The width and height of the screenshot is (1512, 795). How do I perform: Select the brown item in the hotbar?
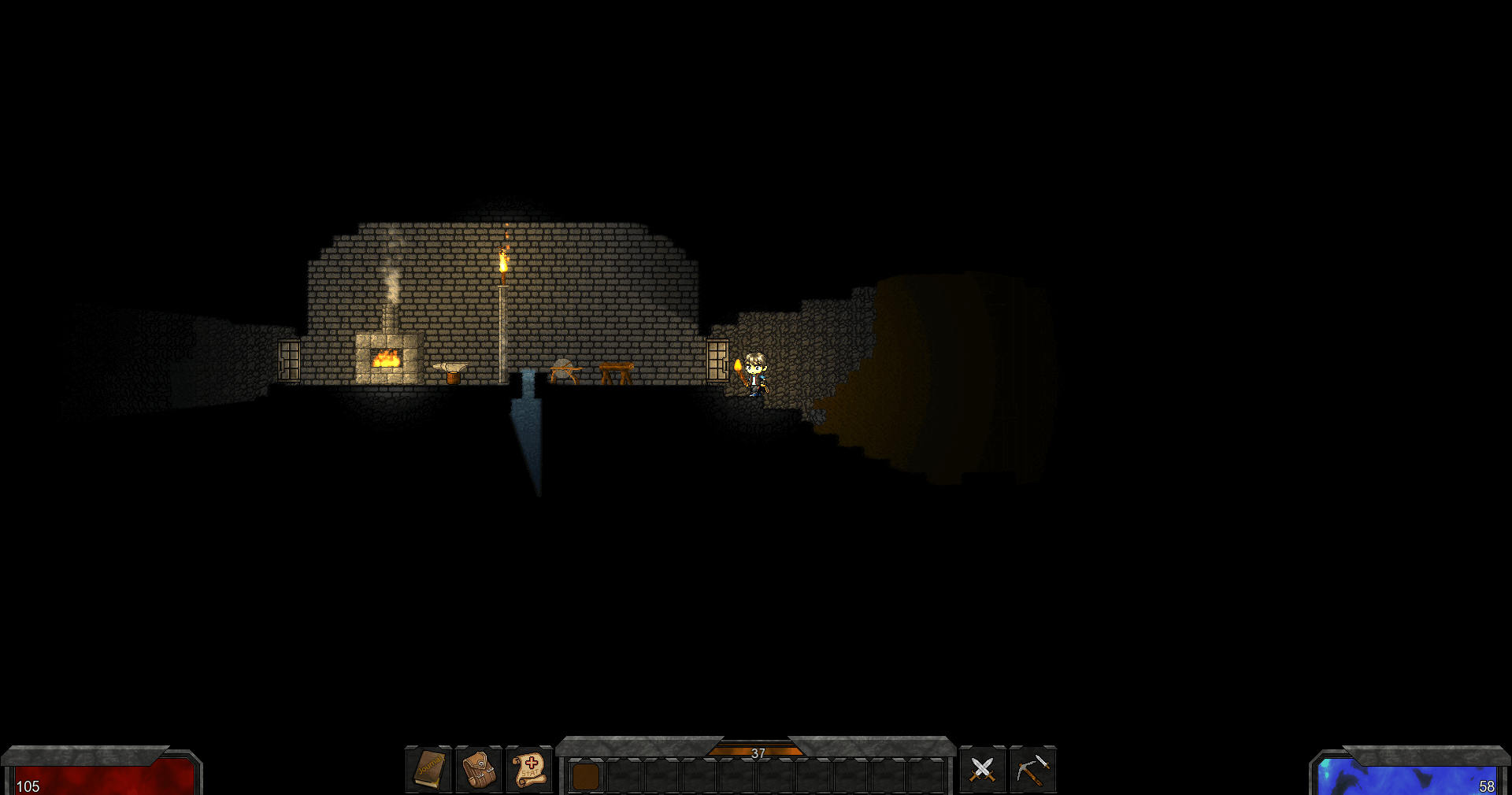click(585, 776)
